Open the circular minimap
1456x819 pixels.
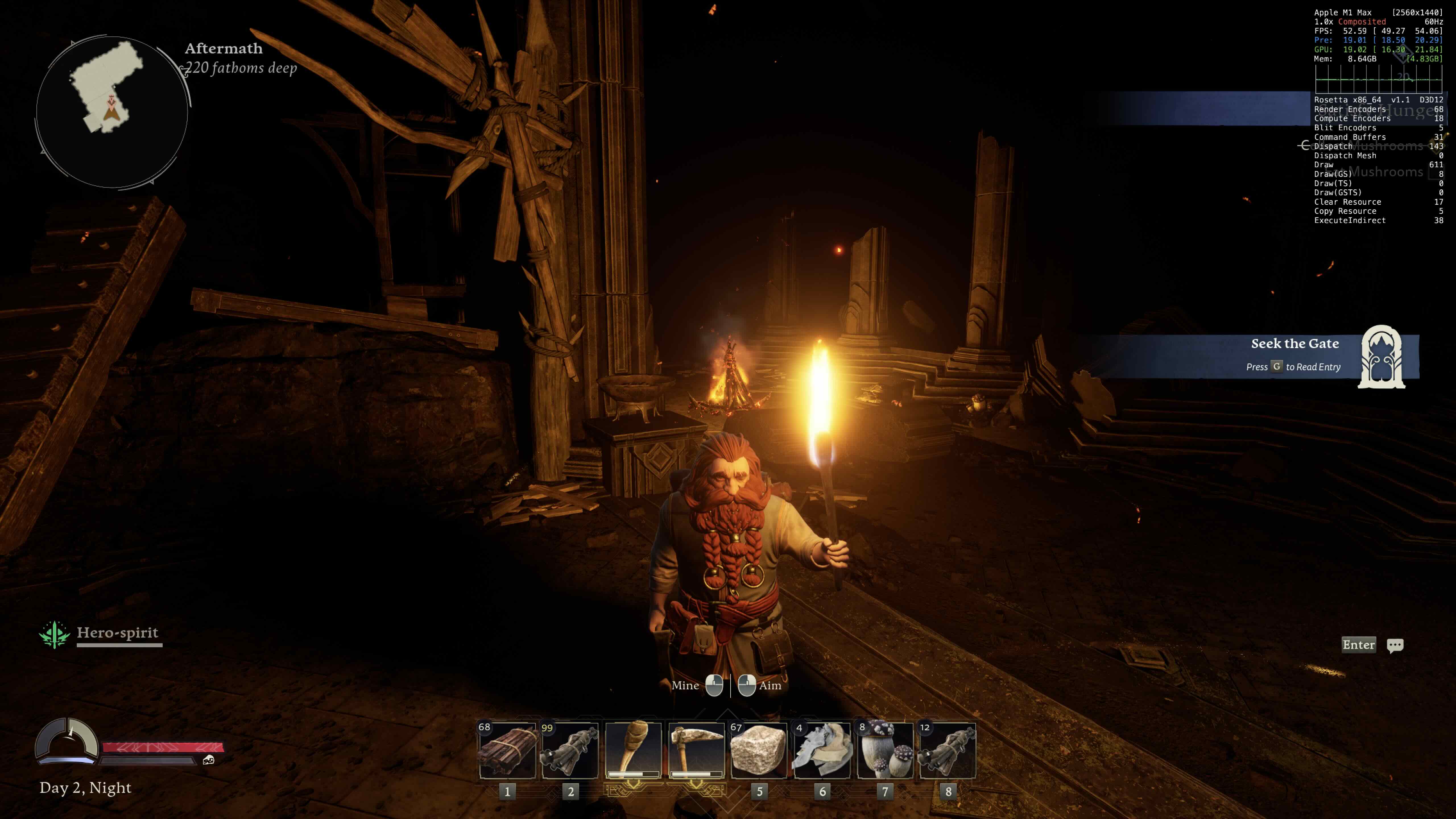click(x=112, y=112)
